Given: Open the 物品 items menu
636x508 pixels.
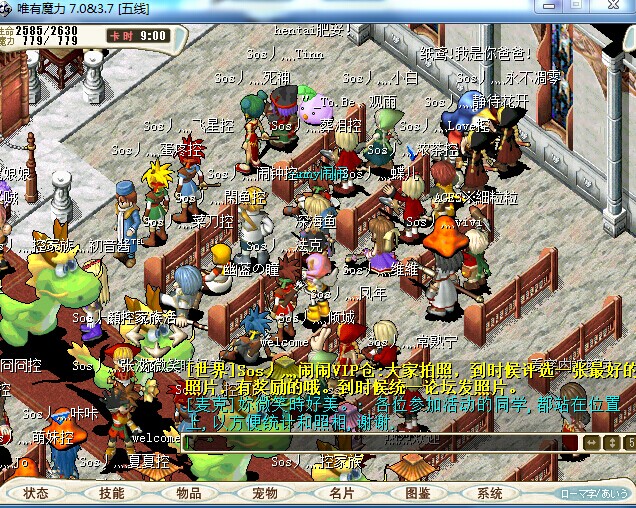Looking at the screenshot, I should pos(189,493).
